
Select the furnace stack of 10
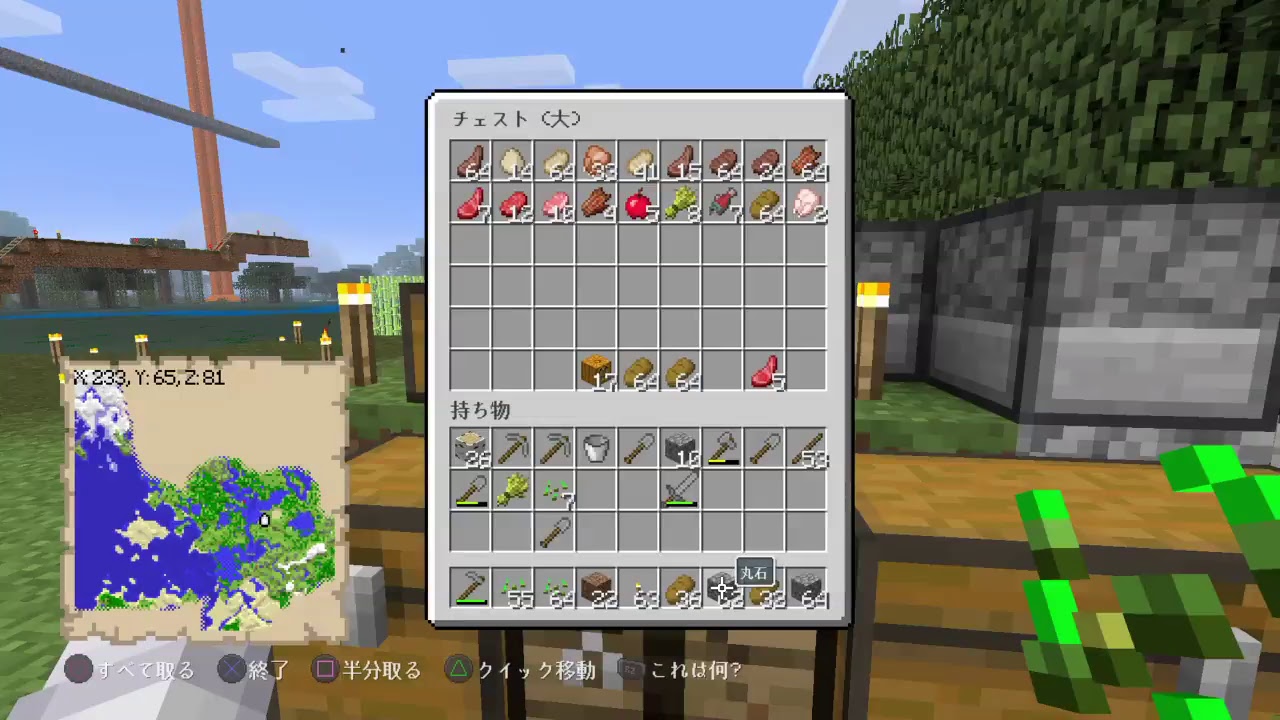681,450
